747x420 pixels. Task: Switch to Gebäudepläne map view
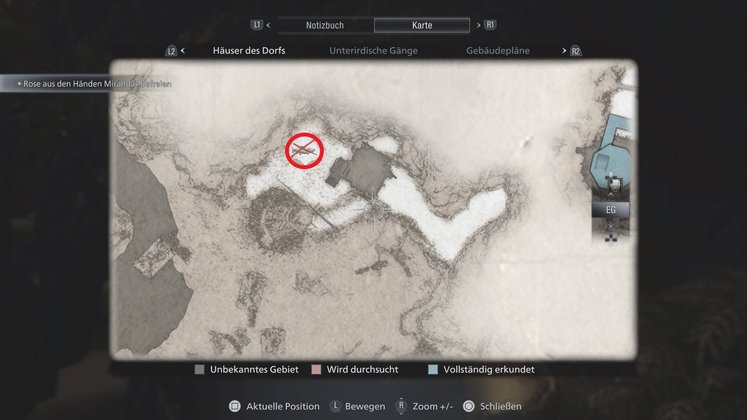(498, 50)
